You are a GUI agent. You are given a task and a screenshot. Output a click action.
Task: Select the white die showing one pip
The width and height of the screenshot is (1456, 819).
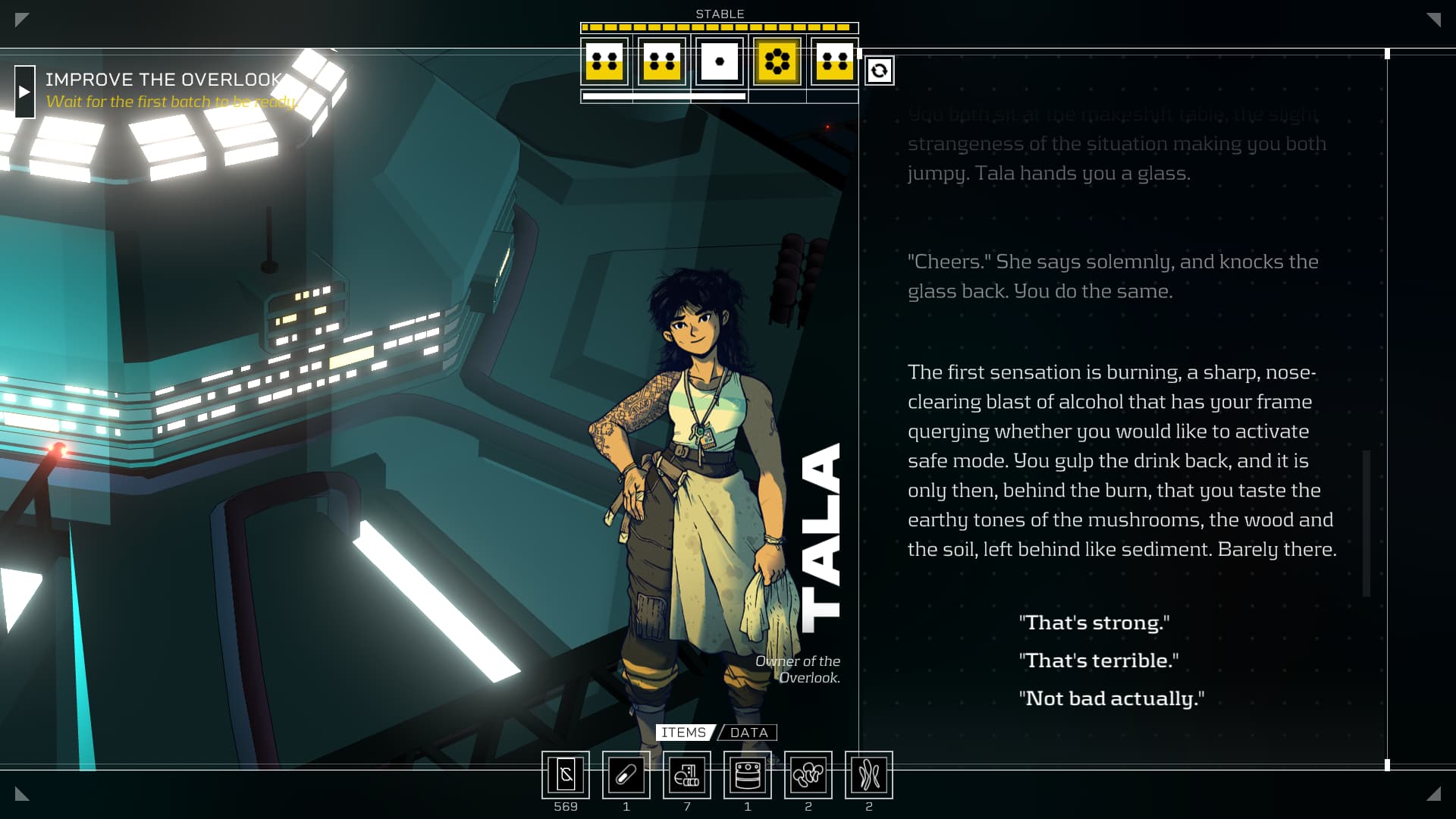pos(720,61)
